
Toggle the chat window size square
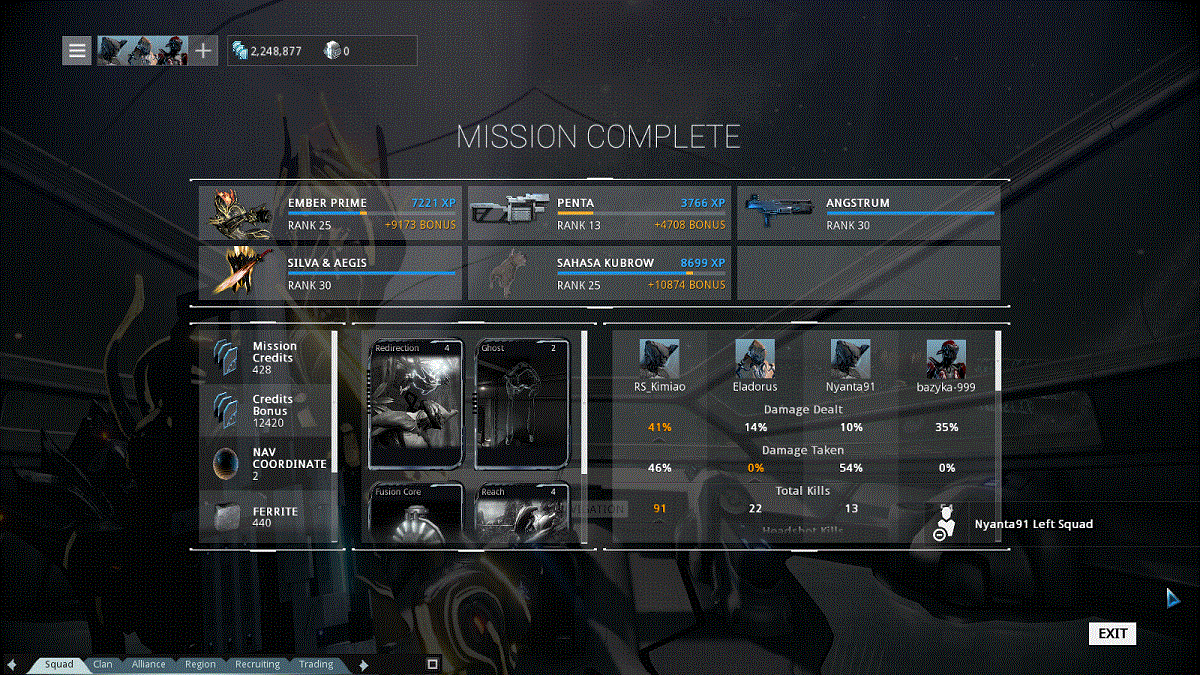(x=433, y=663)
